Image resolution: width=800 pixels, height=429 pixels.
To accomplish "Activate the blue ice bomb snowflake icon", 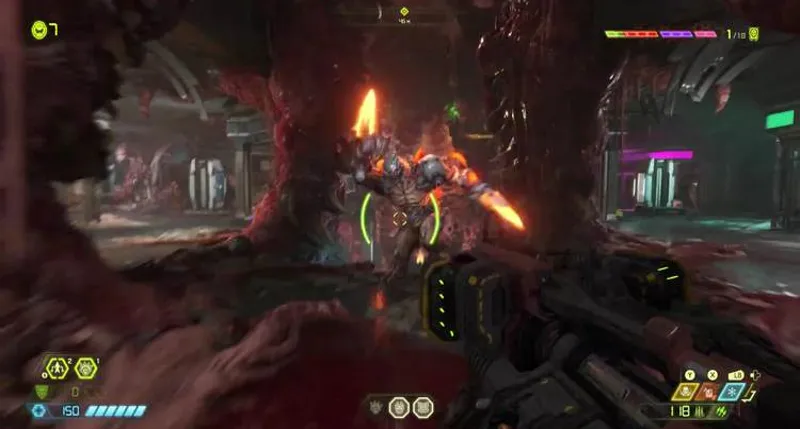I will (732, 392).
